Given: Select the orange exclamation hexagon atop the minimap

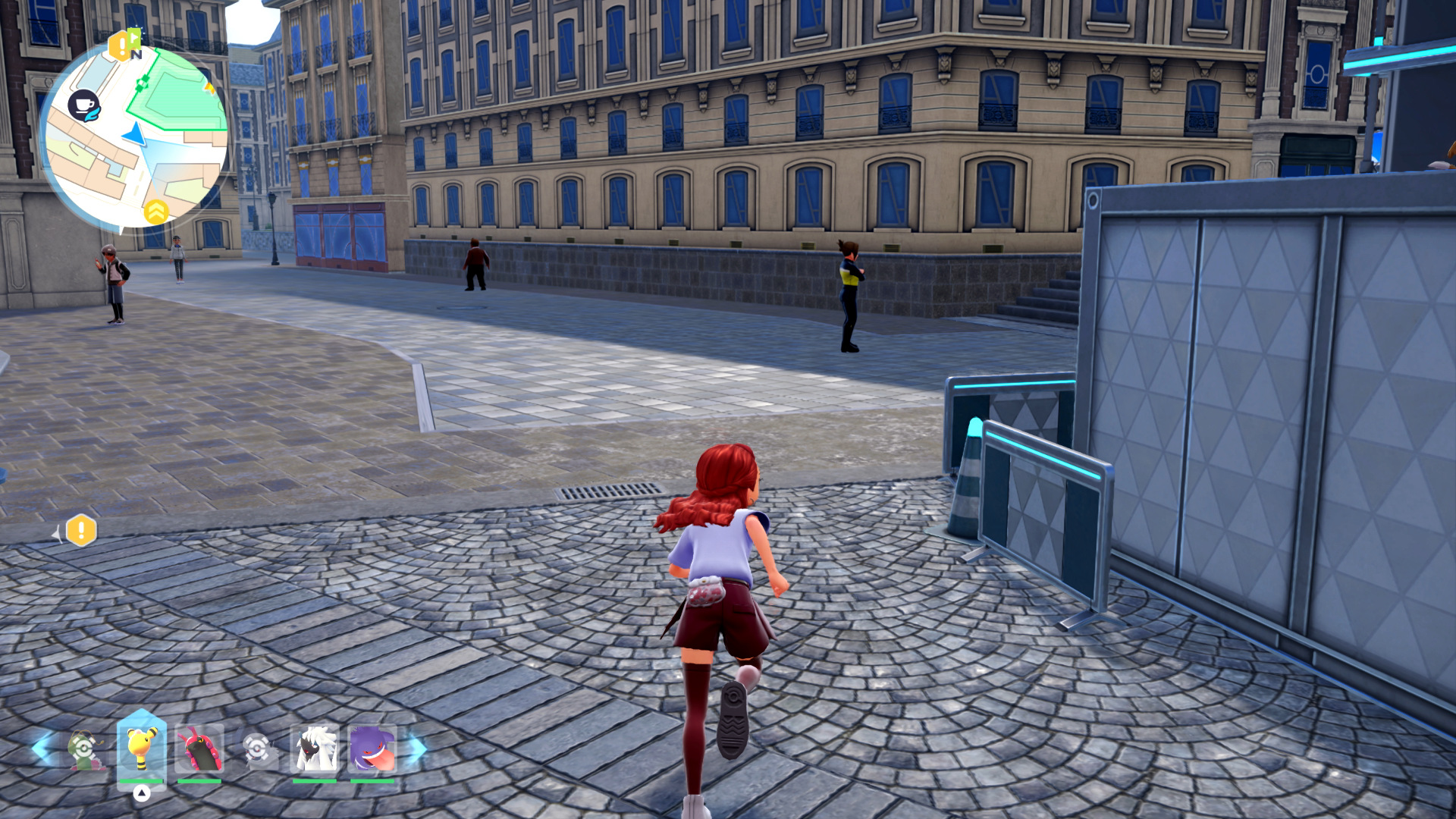Looking at the screenshot, I should click(x=118, y=47).
